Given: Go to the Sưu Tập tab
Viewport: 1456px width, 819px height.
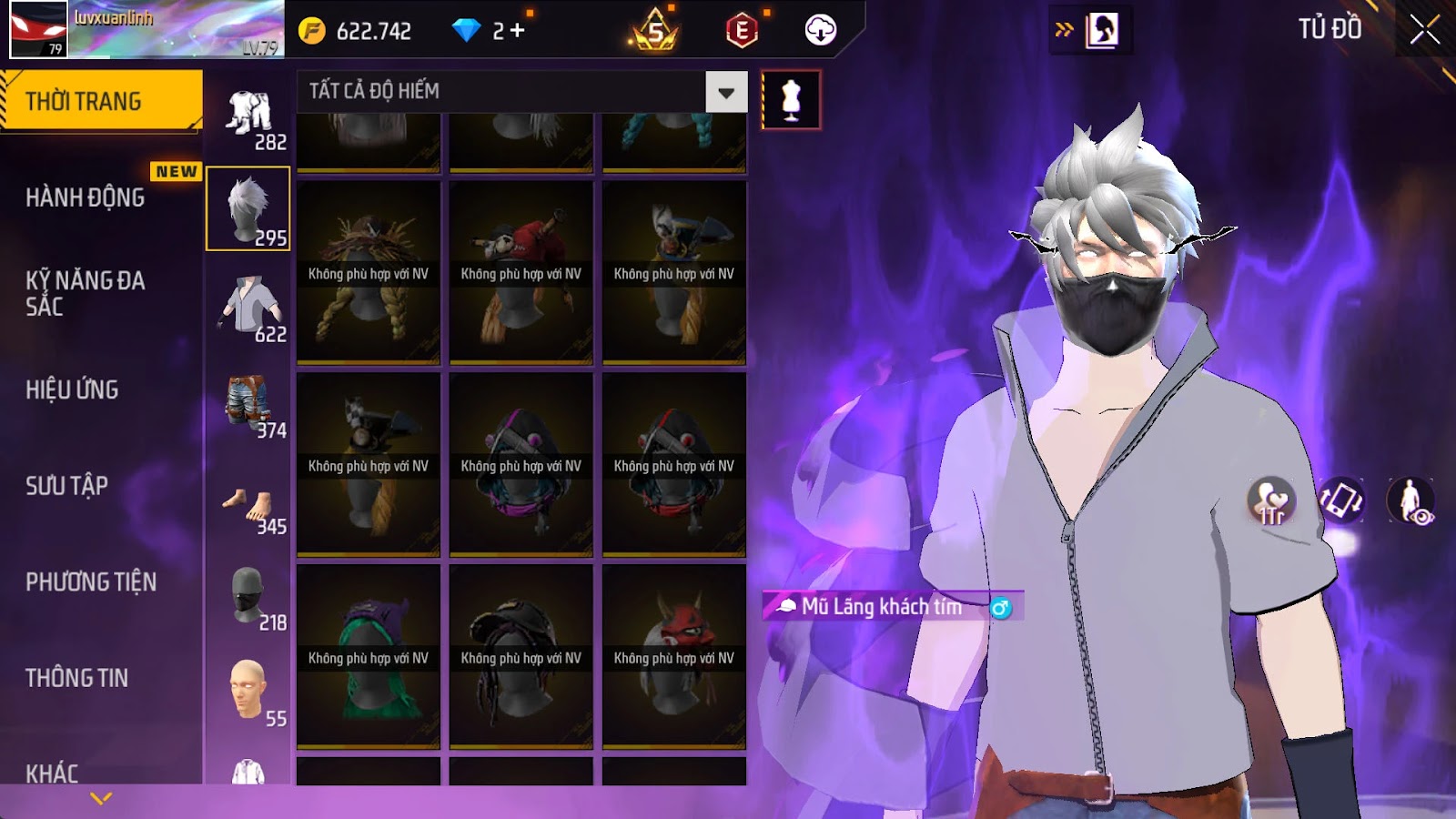Looking at the screenshot, I should click(67, 486).
